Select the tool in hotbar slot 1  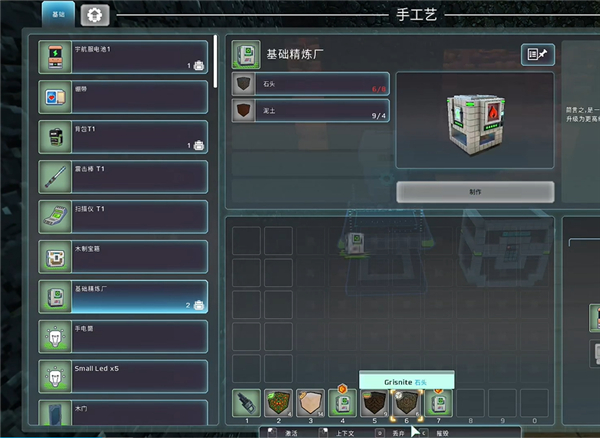click(x=245, y=403)
